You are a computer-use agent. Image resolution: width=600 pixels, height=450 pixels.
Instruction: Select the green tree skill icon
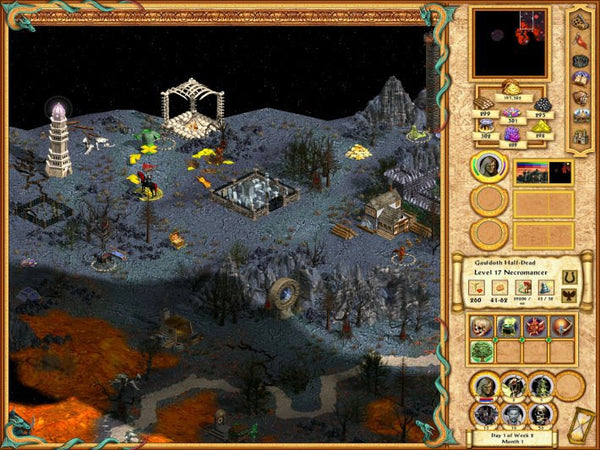click(x=484, y=351)
